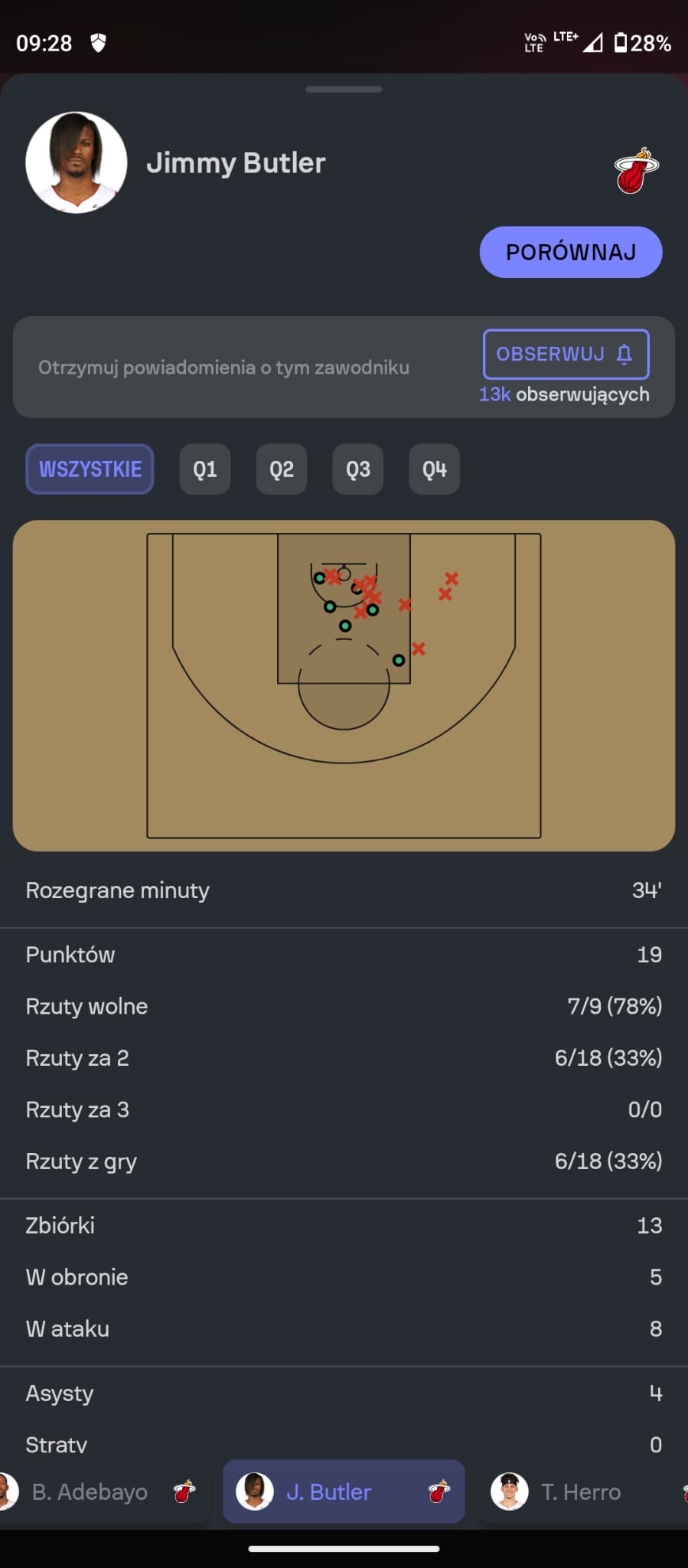Tap the PORÓWNAJ compare button
Viewport: 688px width, 1568px height.
click(x=570, y=252)
